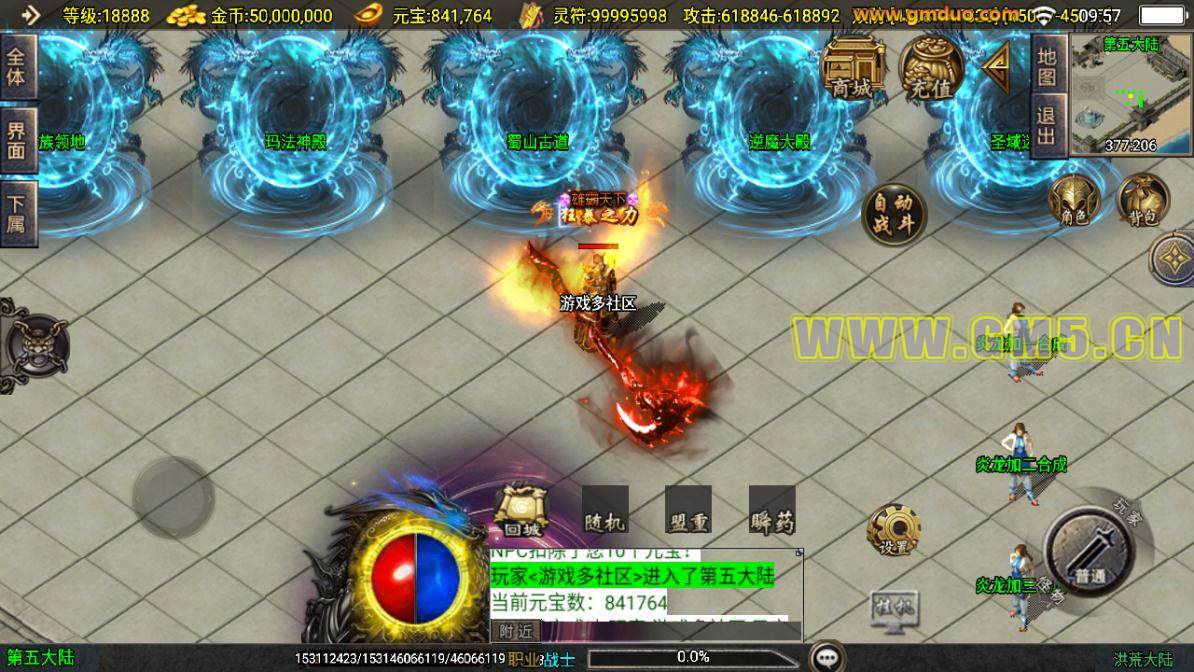Viewport: 1194px width, 672px height.
Task: Open the chat speech bubble
Action: (x=826, y=657)
